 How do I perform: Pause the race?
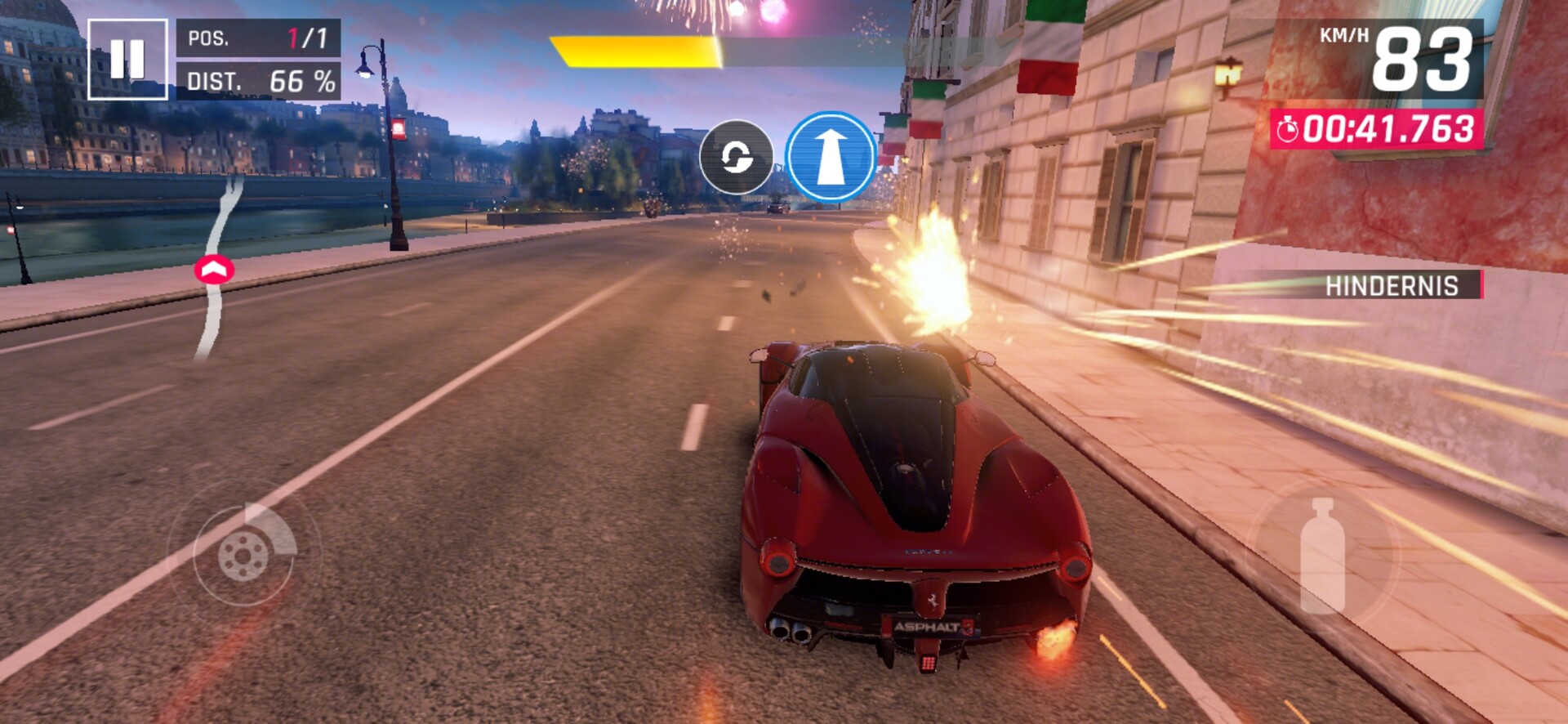pyautogui.click(x=127, y=59)
